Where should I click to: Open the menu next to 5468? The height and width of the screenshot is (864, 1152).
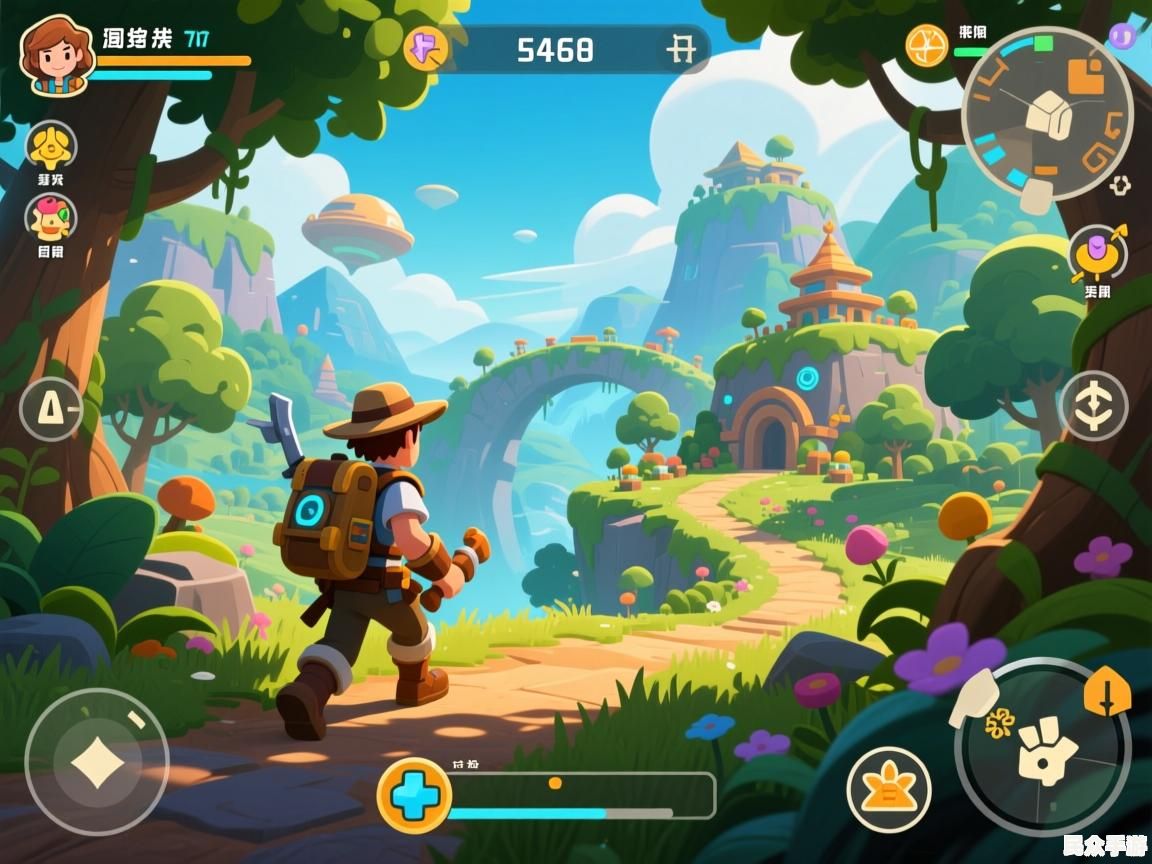(681, 49)
